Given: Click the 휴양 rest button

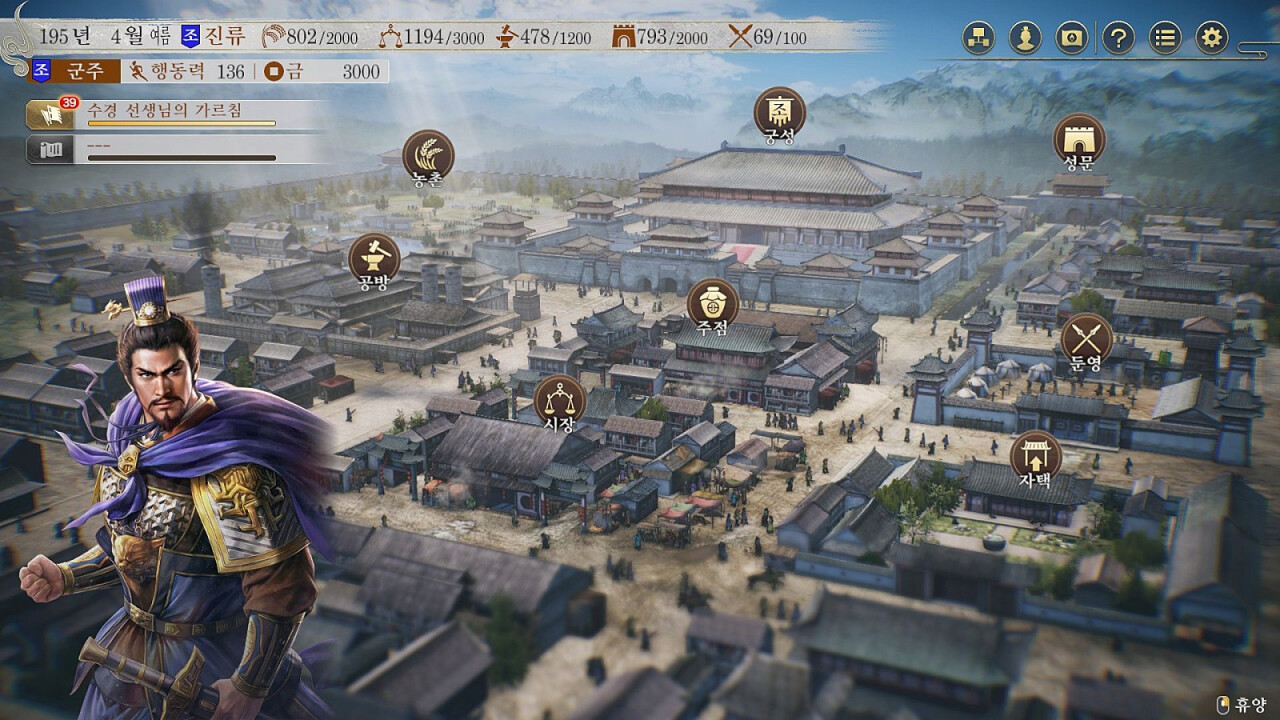Looking at the screenshot, I should 1242,704.
